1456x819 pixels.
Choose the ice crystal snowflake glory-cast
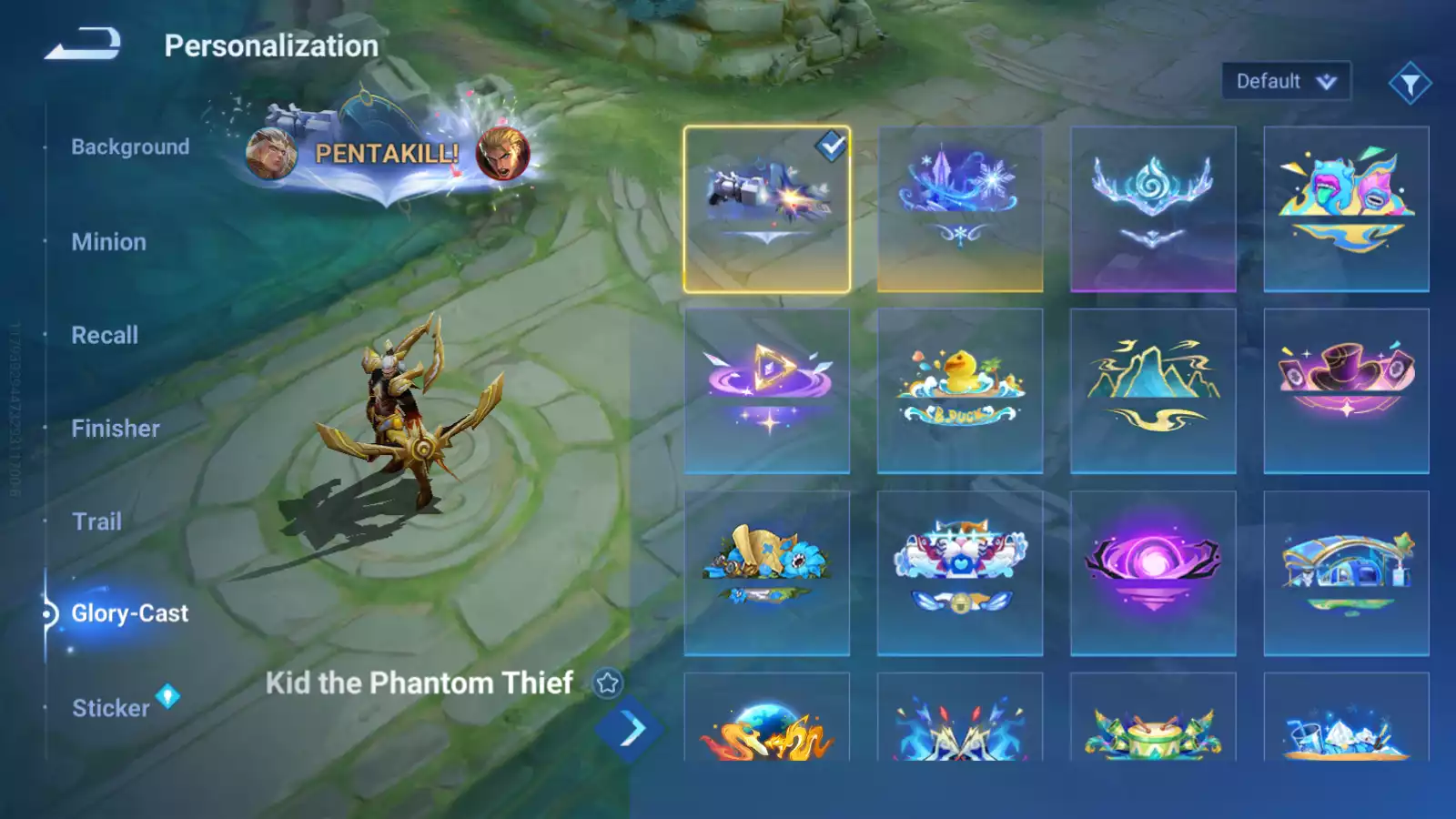coord(960,209)
